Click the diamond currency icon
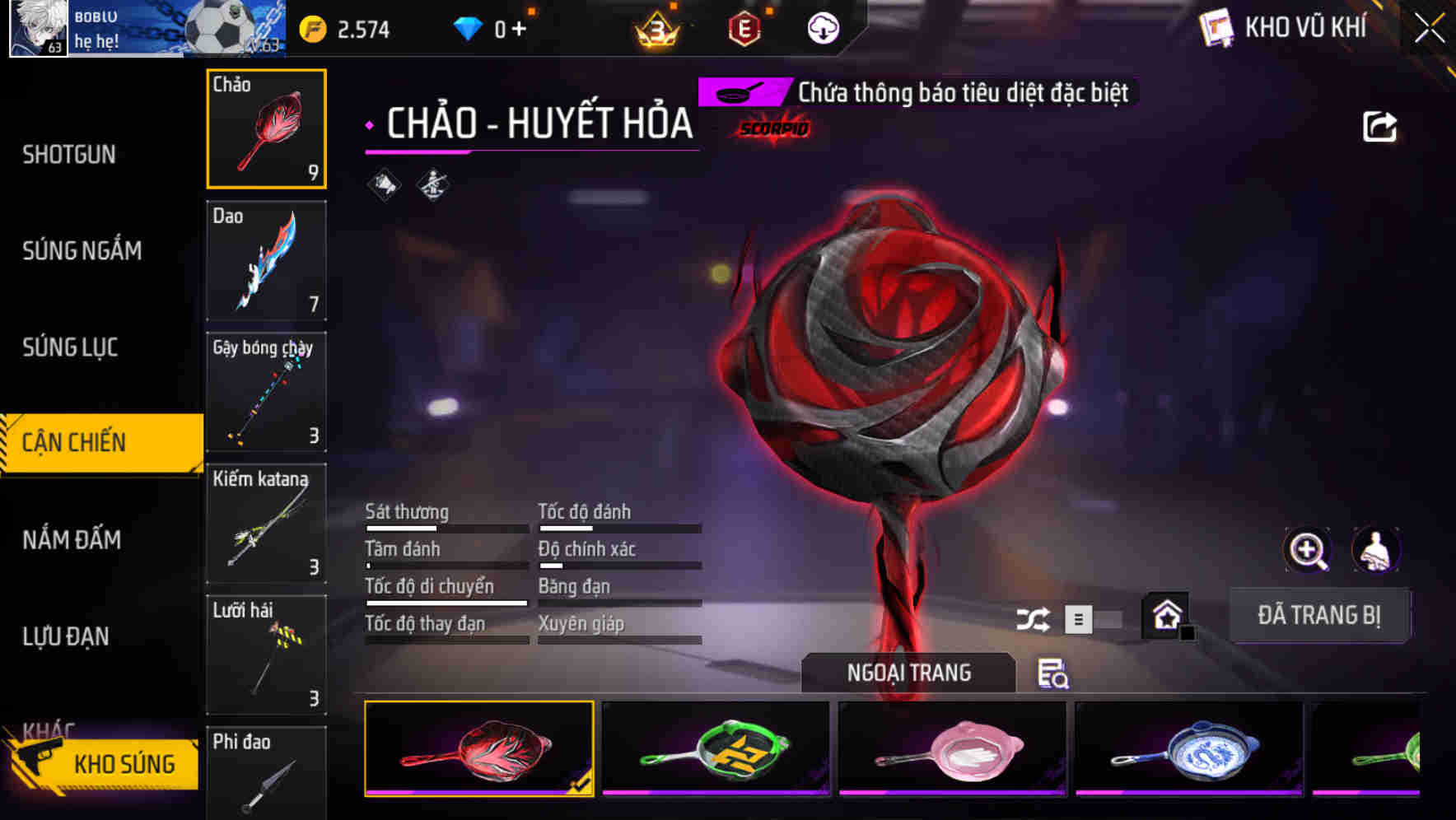This screenshot has height=820, width=1456. pos(466,27)
